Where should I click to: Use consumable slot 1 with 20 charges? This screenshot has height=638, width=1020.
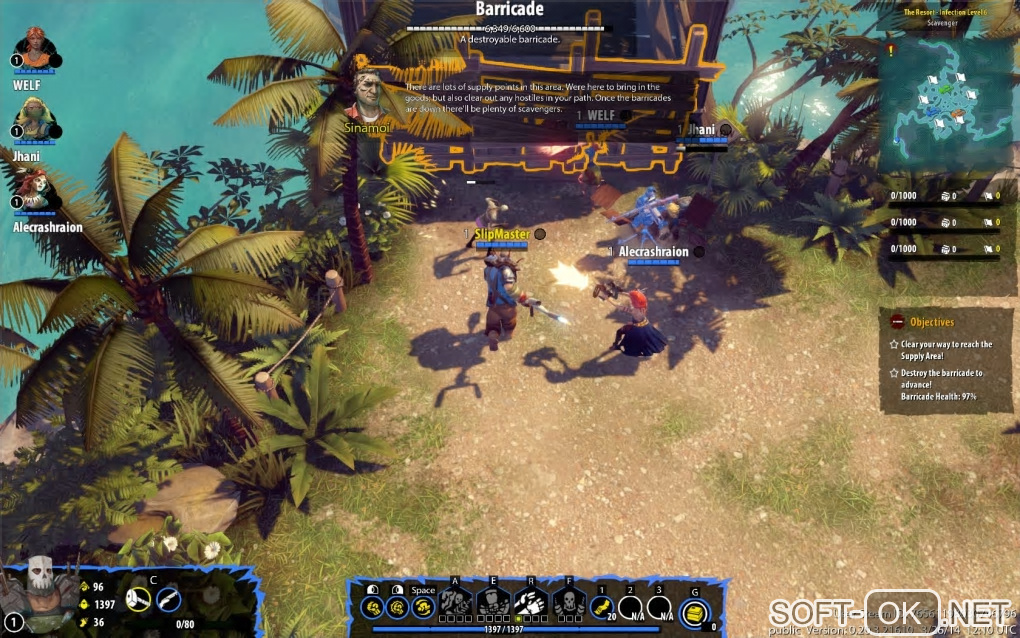(602, 607)
